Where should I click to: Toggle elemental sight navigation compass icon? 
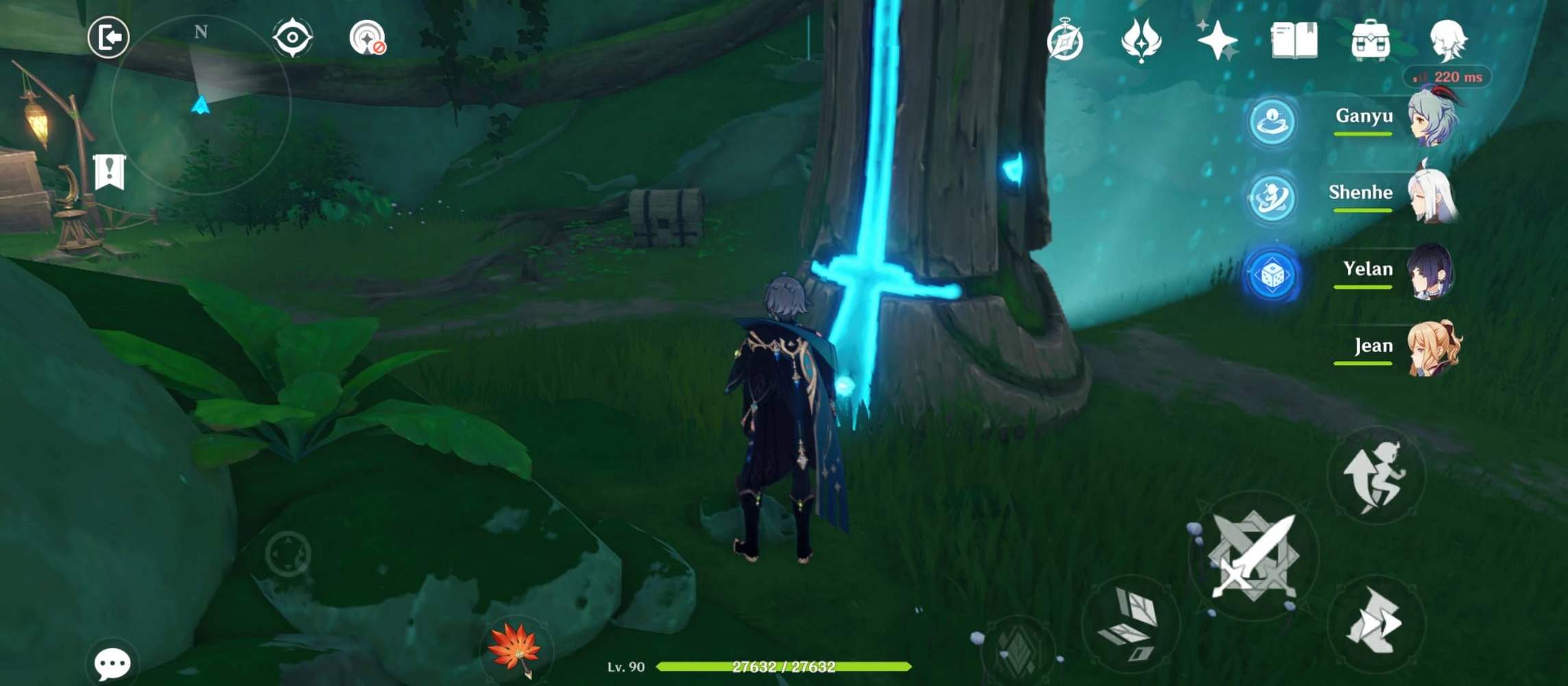point(291,38)
